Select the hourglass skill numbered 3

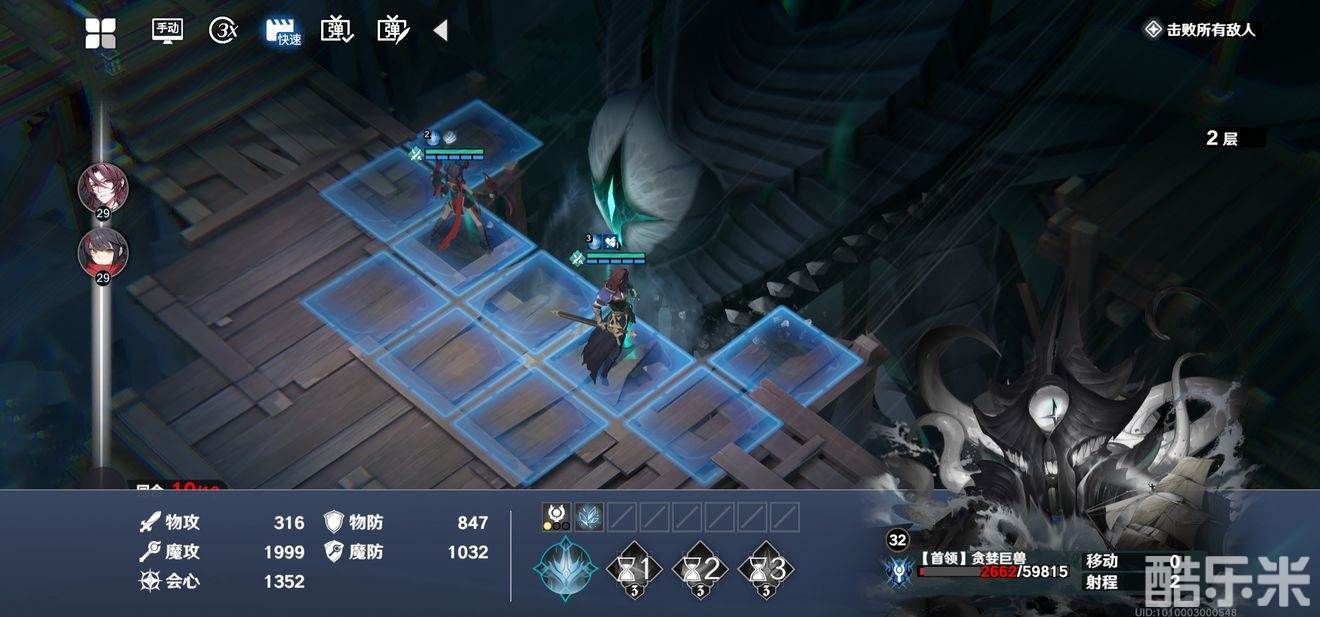[x=767, y=570]
